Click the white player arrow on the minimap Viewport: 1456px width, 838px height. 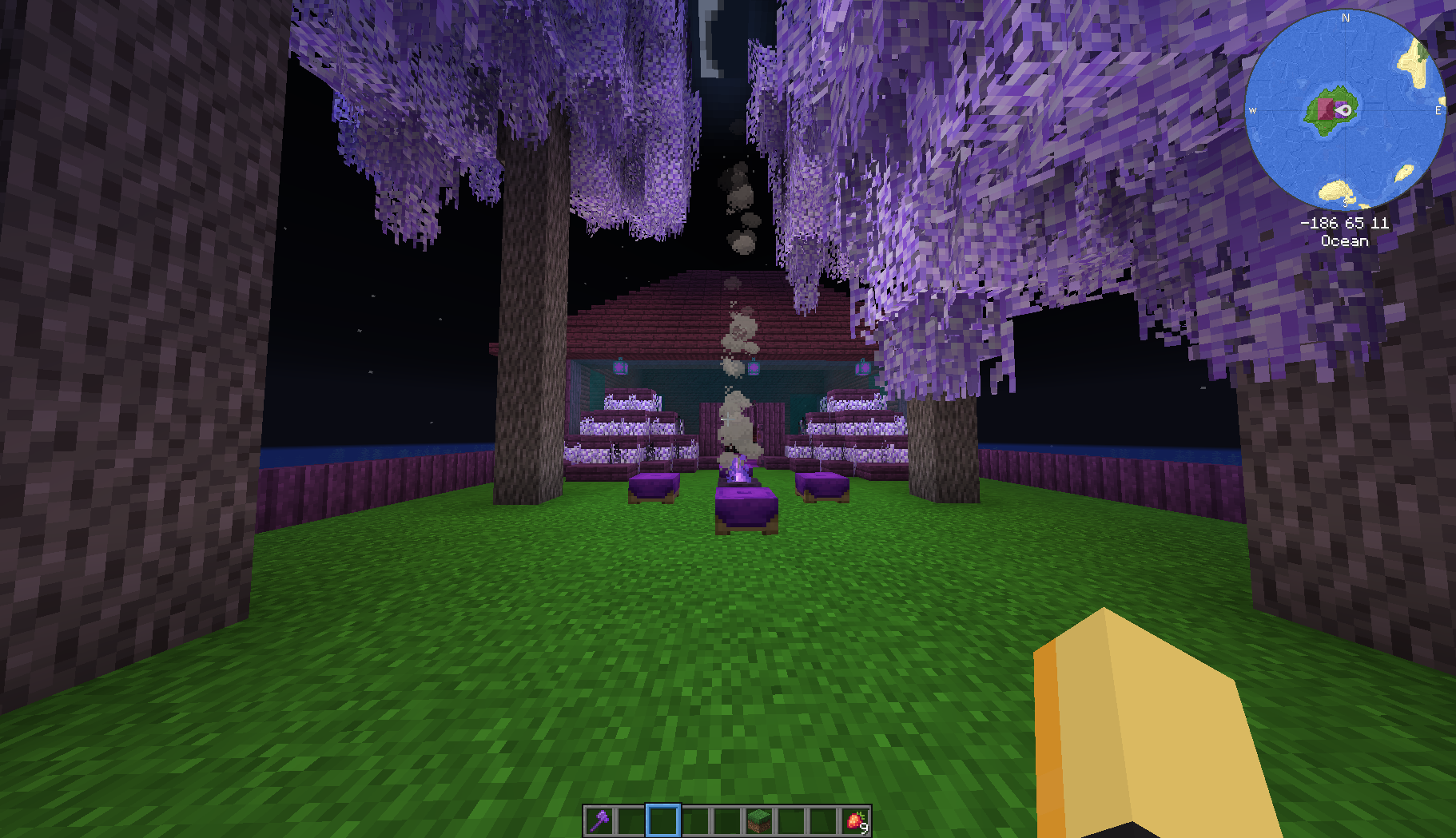point(1345,111)
